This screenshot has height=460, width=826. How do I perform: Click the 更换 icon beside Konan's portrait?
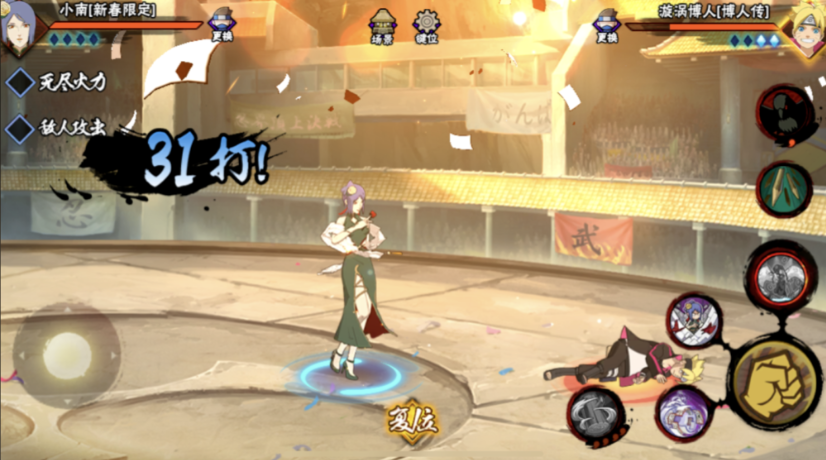pos(222,26)
